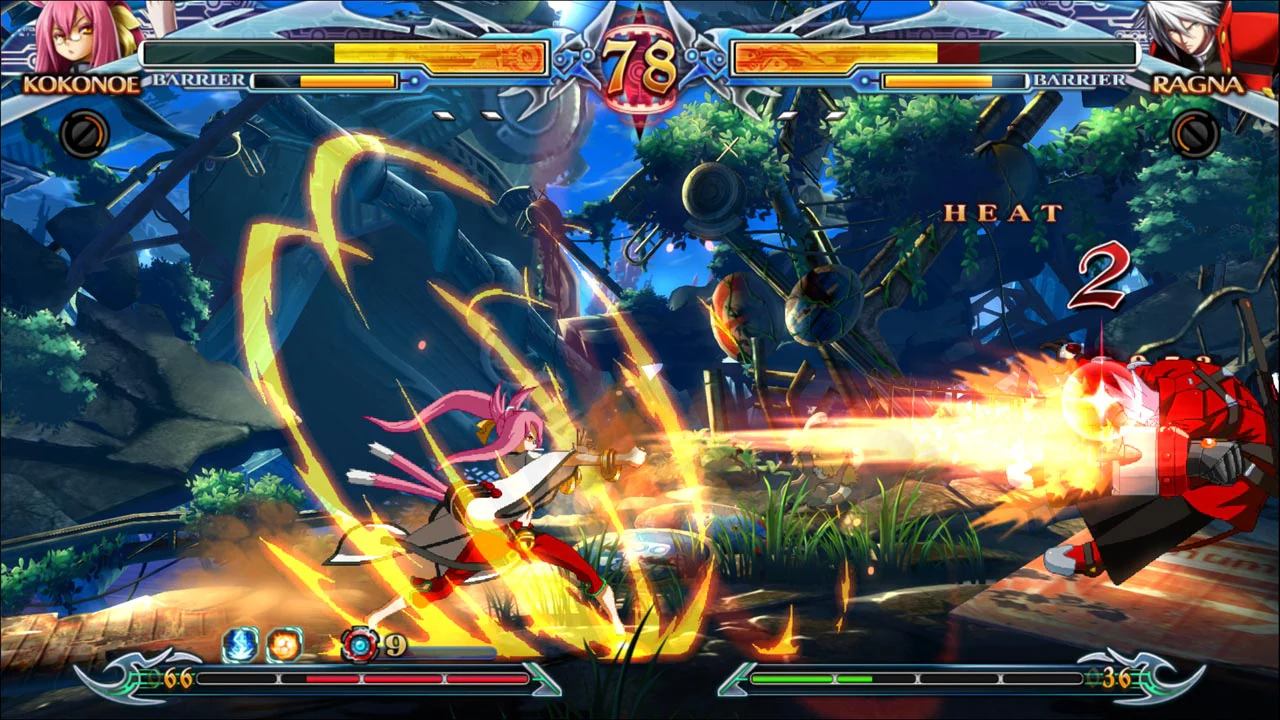Click the right round-win indicator circle
1280x720 pixels.
tap(1195, 133)
